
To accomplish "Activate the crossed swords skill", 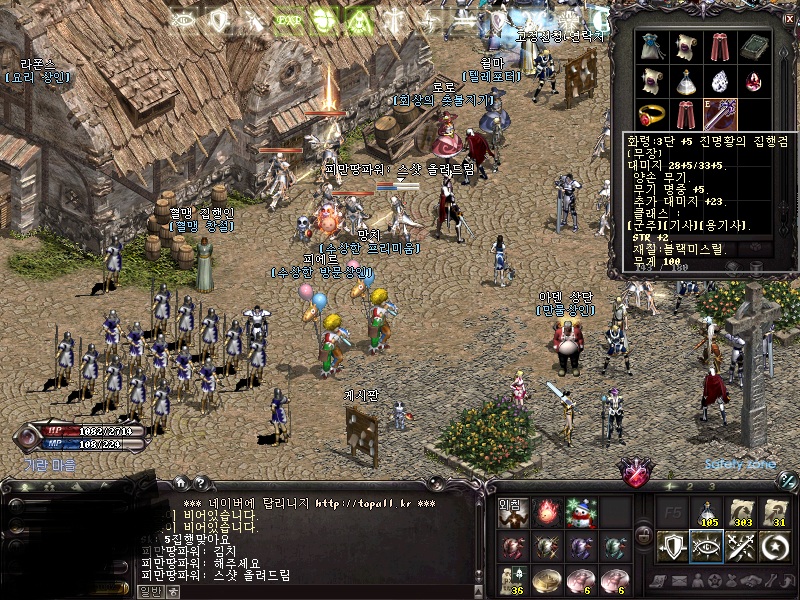I will point(742,547).
